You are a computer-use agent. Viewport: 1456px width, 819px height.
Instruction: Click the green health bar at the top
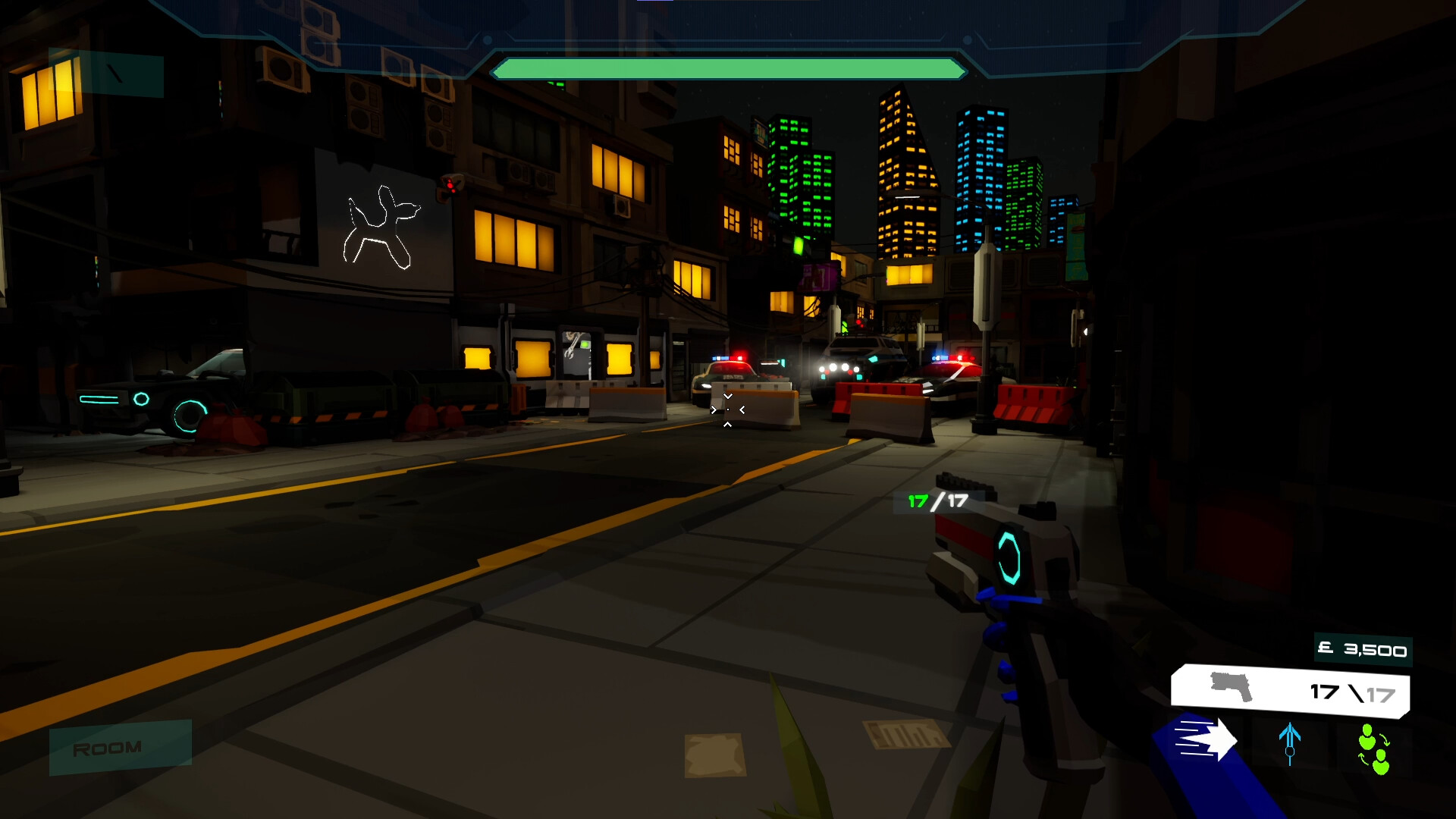click(x=726, y=69)
